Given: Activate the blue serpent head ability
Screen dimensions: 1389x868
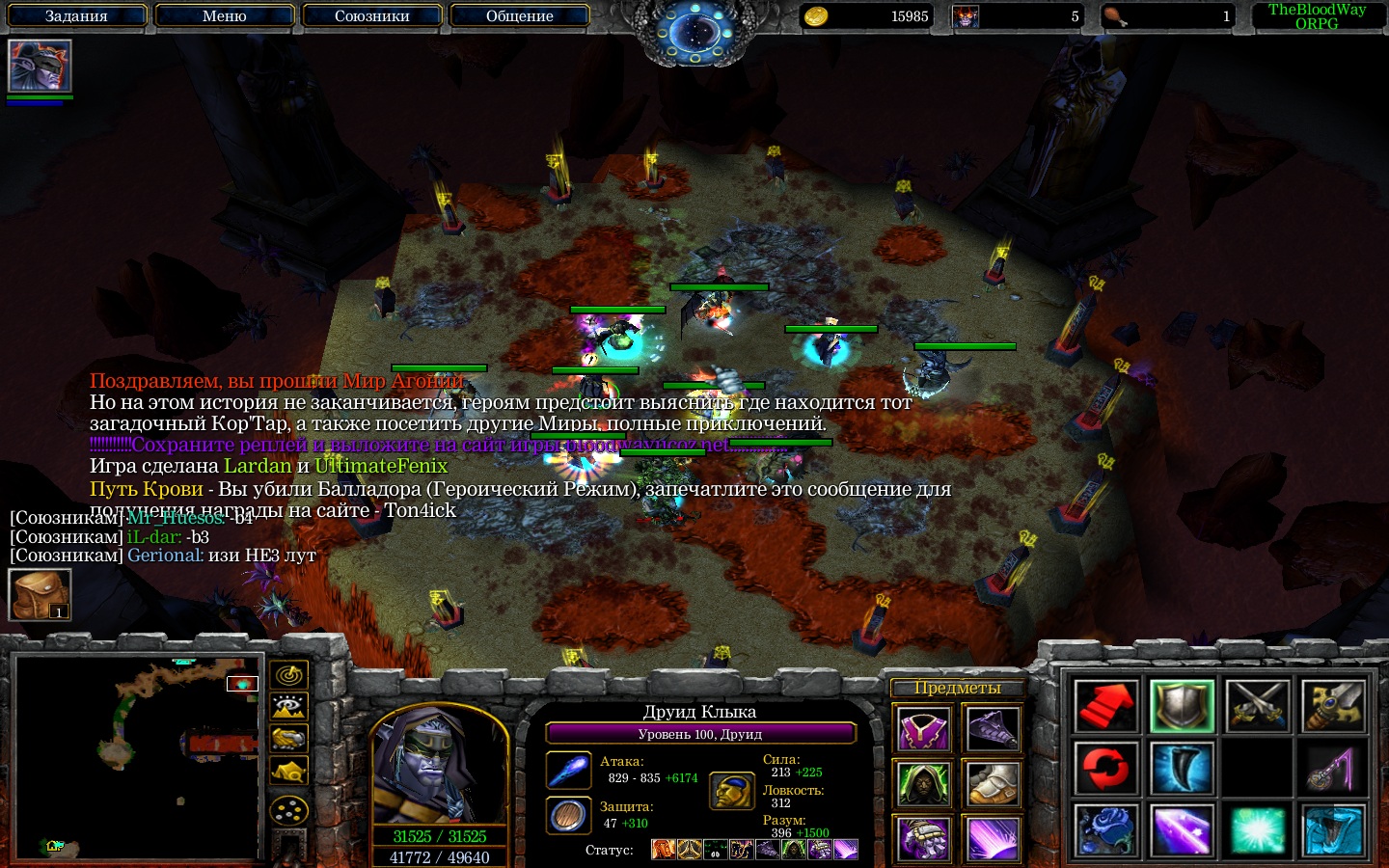Looking at the screenshot, I should pyautogui.click(x=1334, y=831).
